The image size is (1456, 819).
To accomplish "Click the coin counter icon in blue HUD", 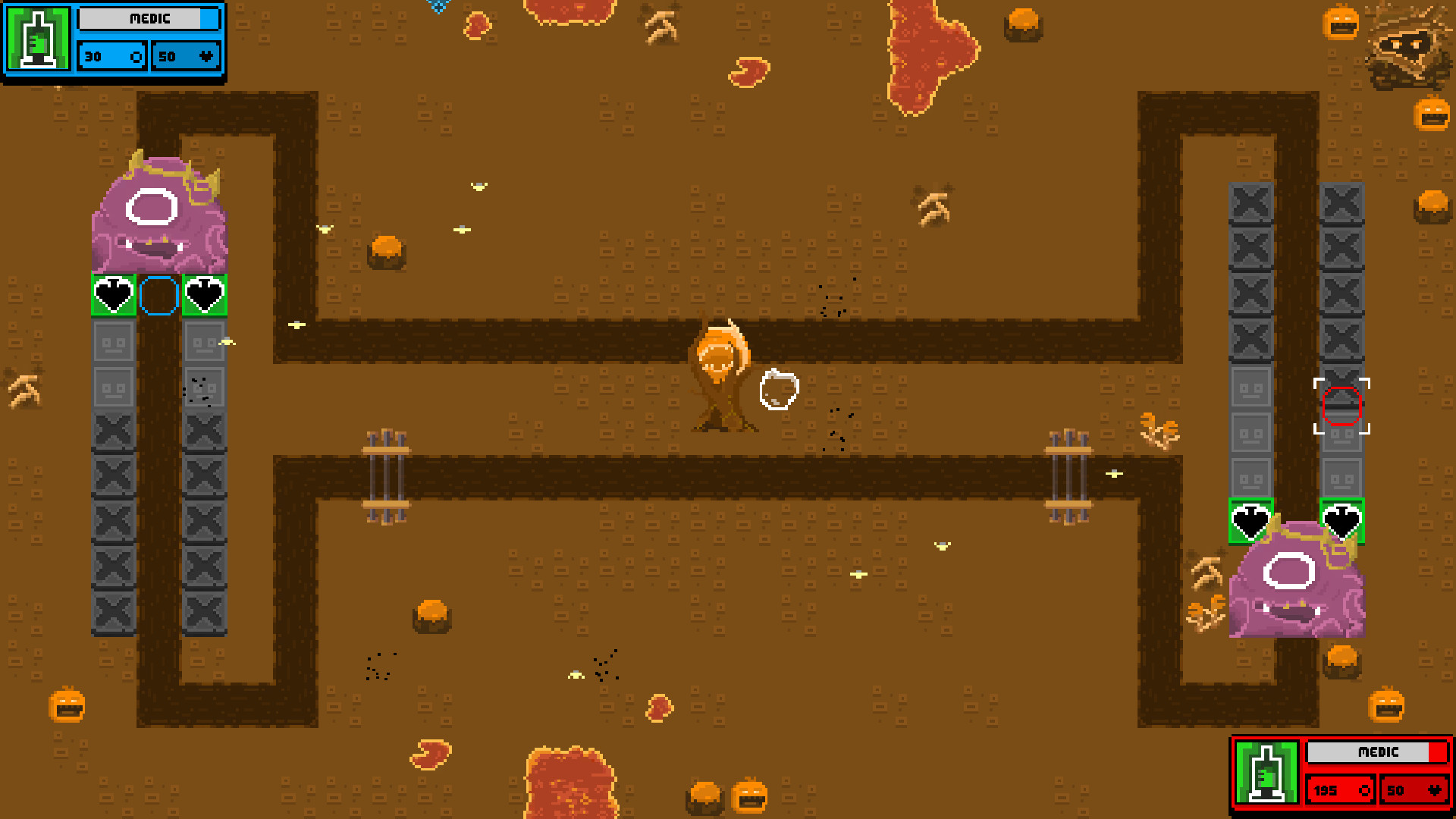I will 136,56.
